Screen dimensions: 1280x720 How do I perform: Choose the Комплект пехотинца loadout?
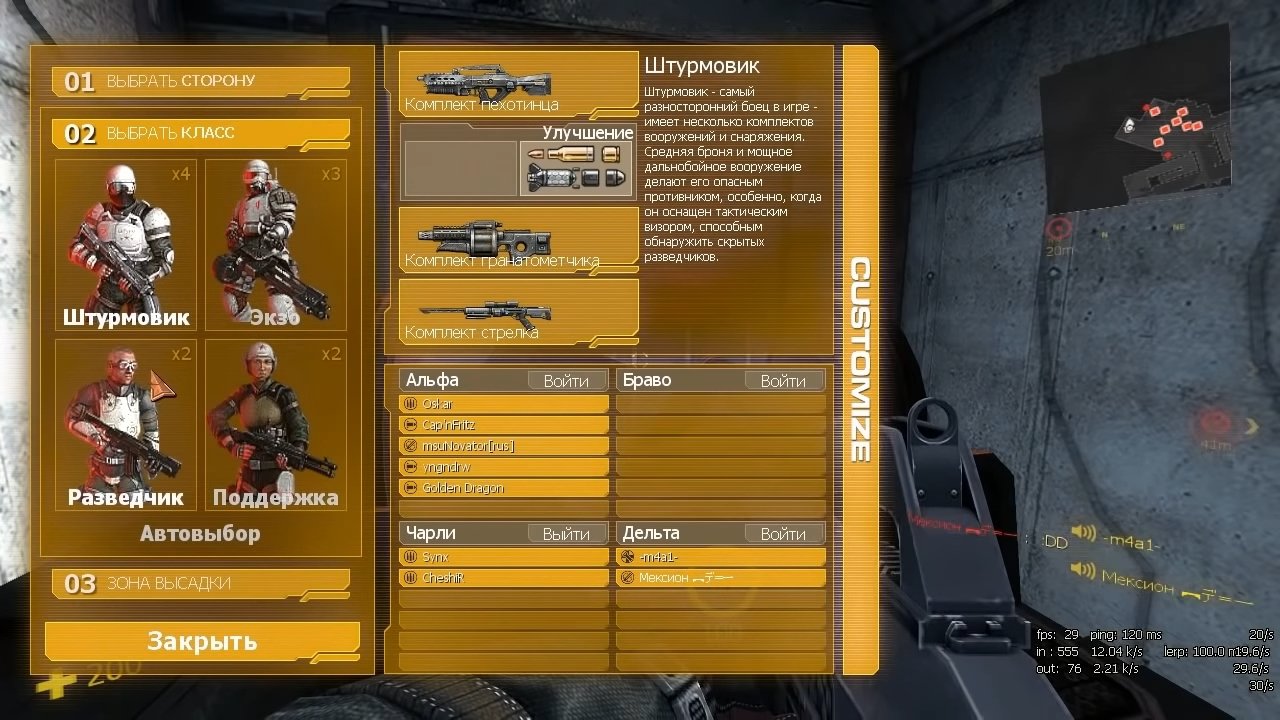point(518,84)
